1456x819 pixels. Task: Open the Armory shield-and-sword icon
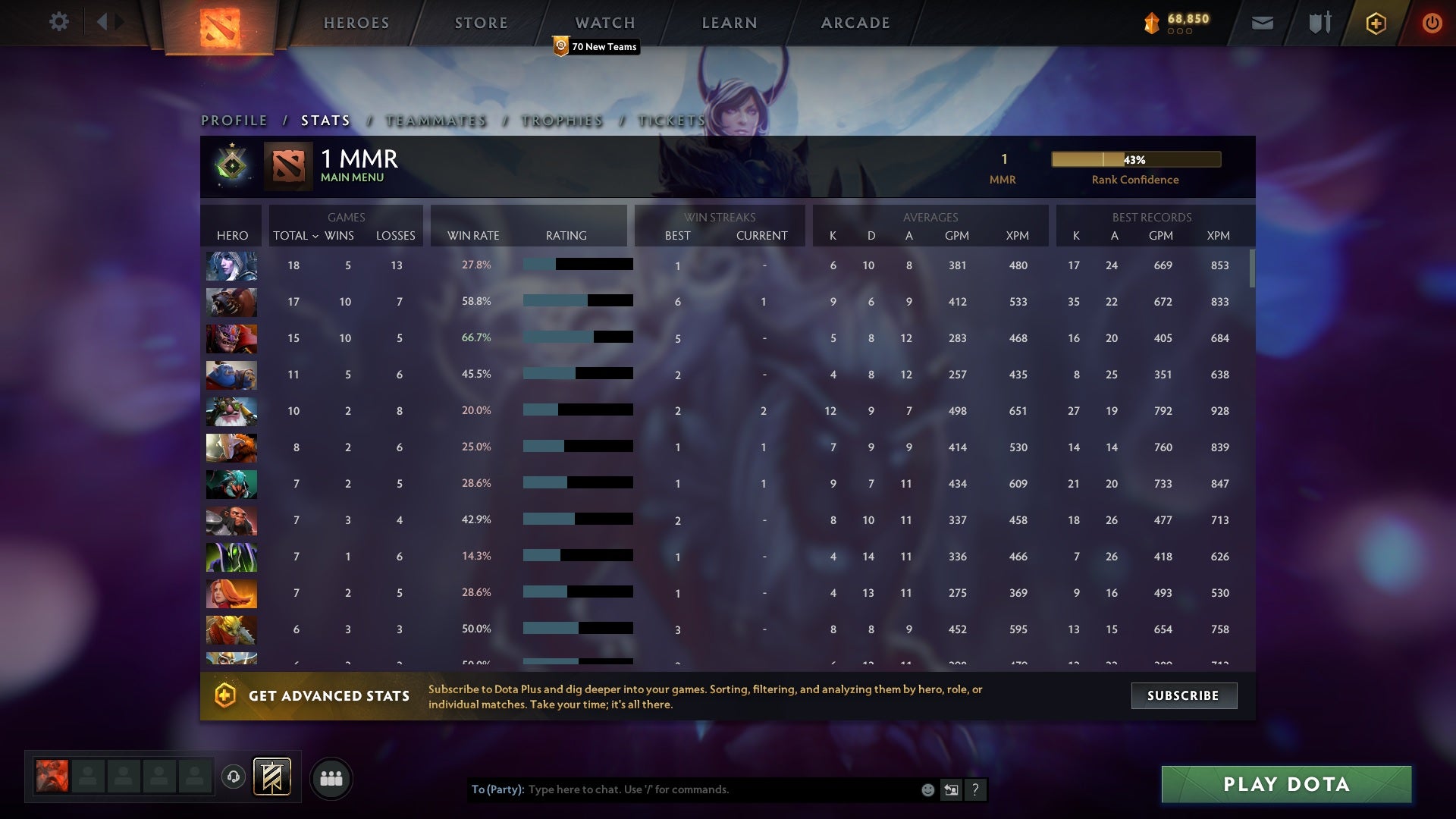pyautogui.click(x=1319, y=23)
